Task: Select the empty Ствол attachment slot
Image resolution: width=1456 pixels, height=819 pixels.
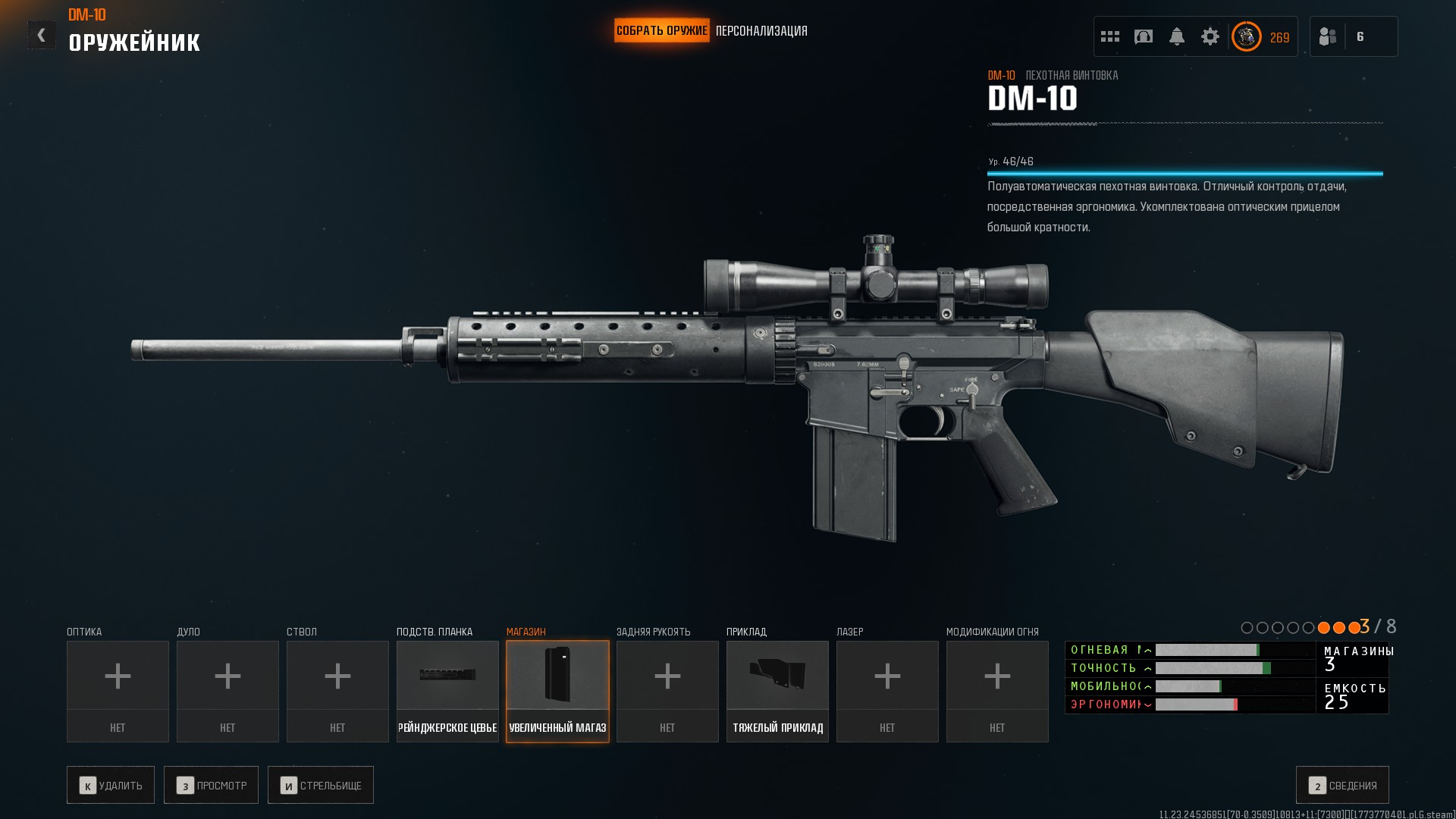Action: [x=337, y=691]
